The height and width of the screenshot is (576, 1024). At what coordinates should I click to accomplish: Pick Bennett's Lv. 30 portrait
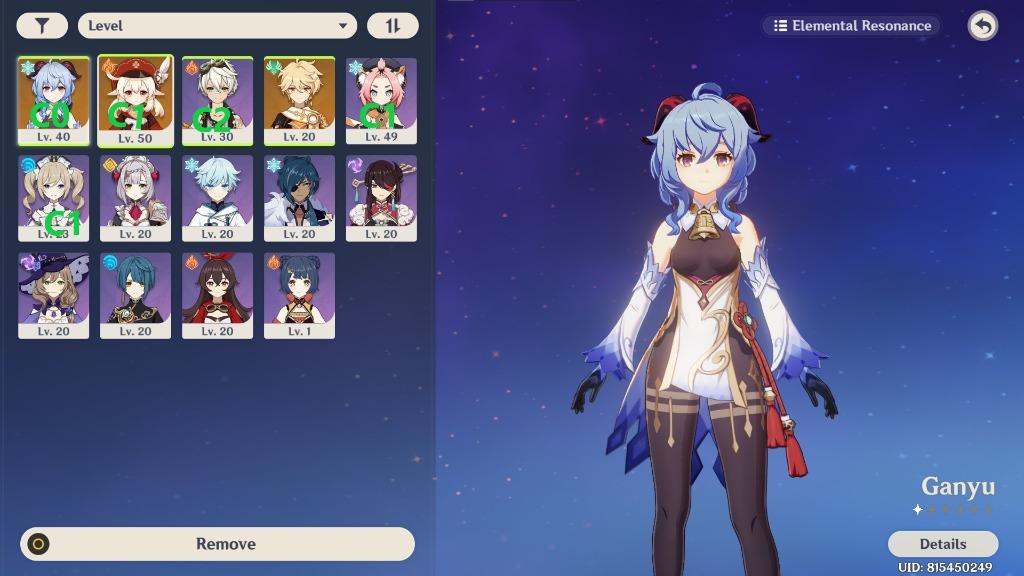click(217, 101)
